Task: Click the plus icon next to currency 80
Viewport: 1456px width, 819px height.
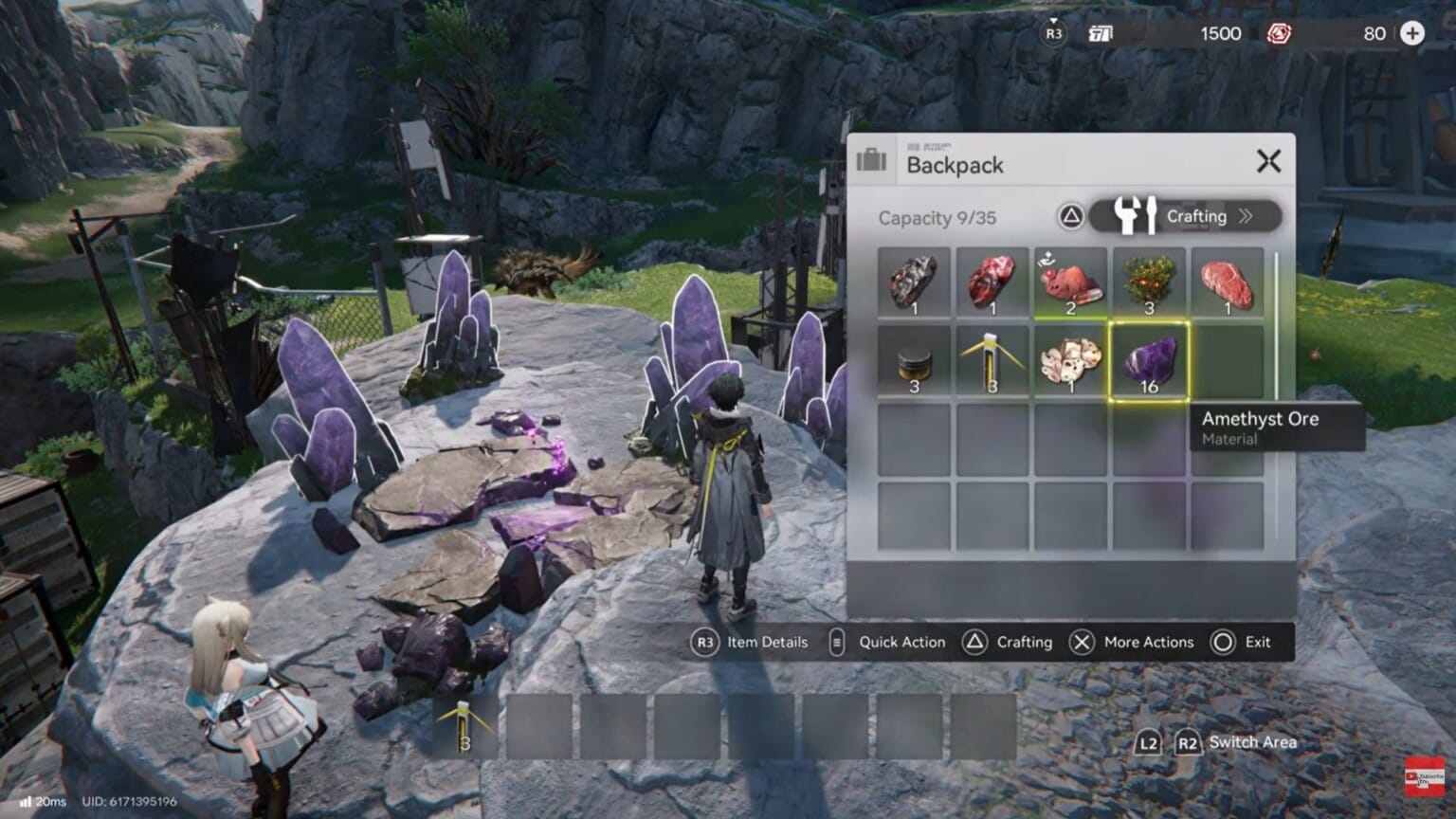Action: (1411, 33)
